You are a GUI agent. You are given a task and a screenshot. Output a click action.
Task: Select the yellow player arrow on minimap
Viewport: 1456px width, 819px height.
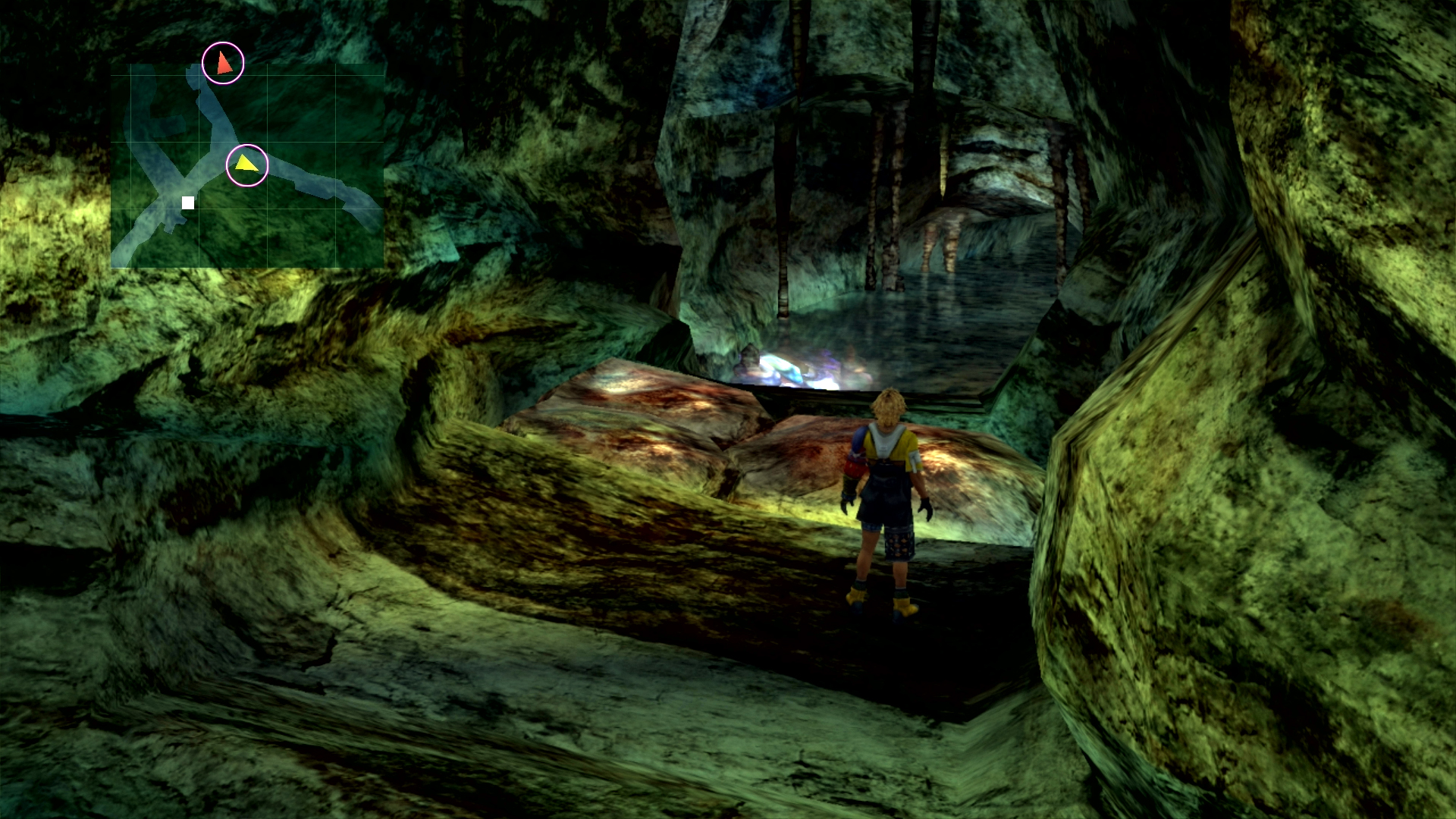pyautogui.click(x=246, y=165)
